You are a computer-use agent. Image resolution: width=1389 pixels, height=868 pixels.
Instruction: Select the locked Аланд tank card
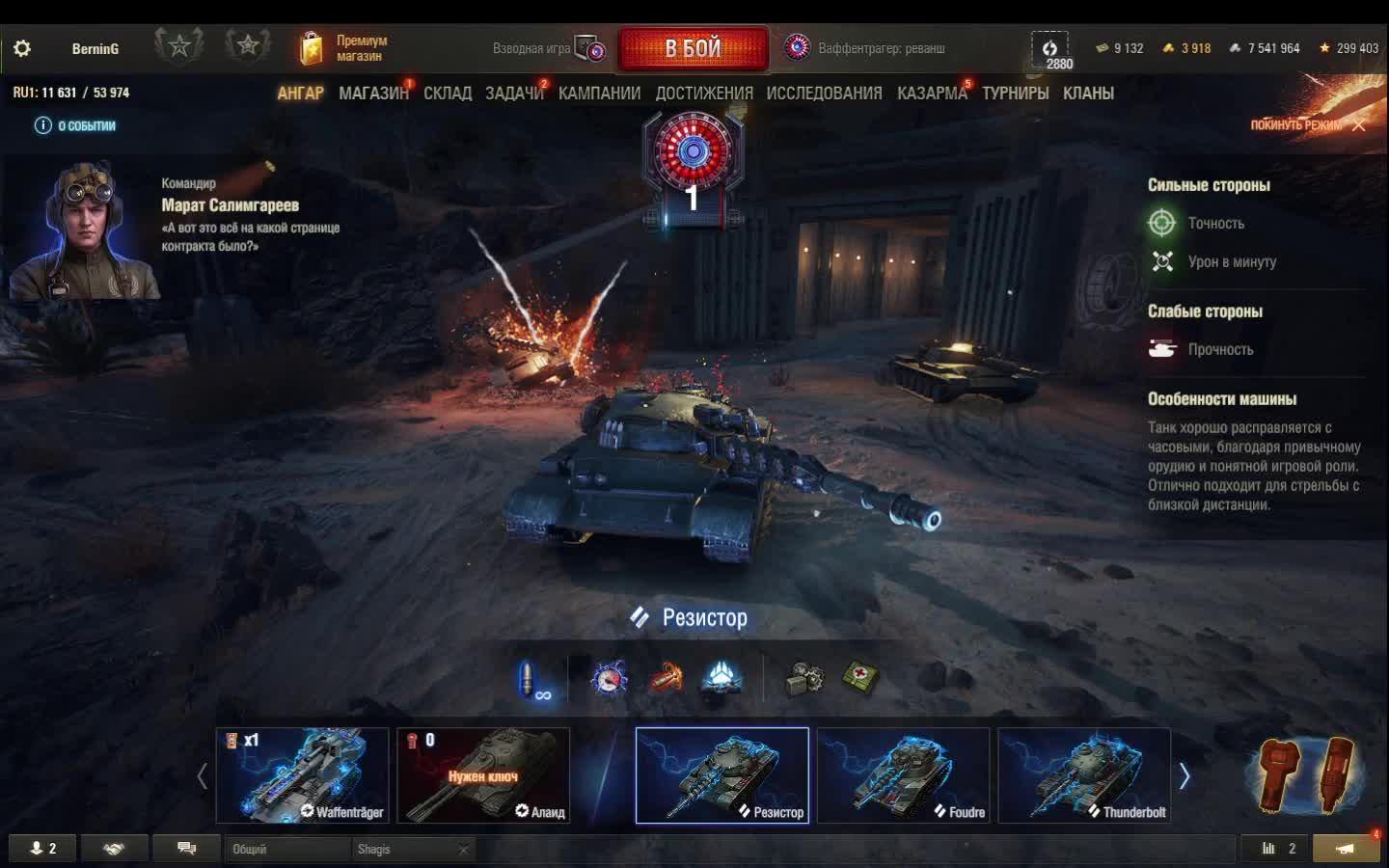[x=483, y=774]
